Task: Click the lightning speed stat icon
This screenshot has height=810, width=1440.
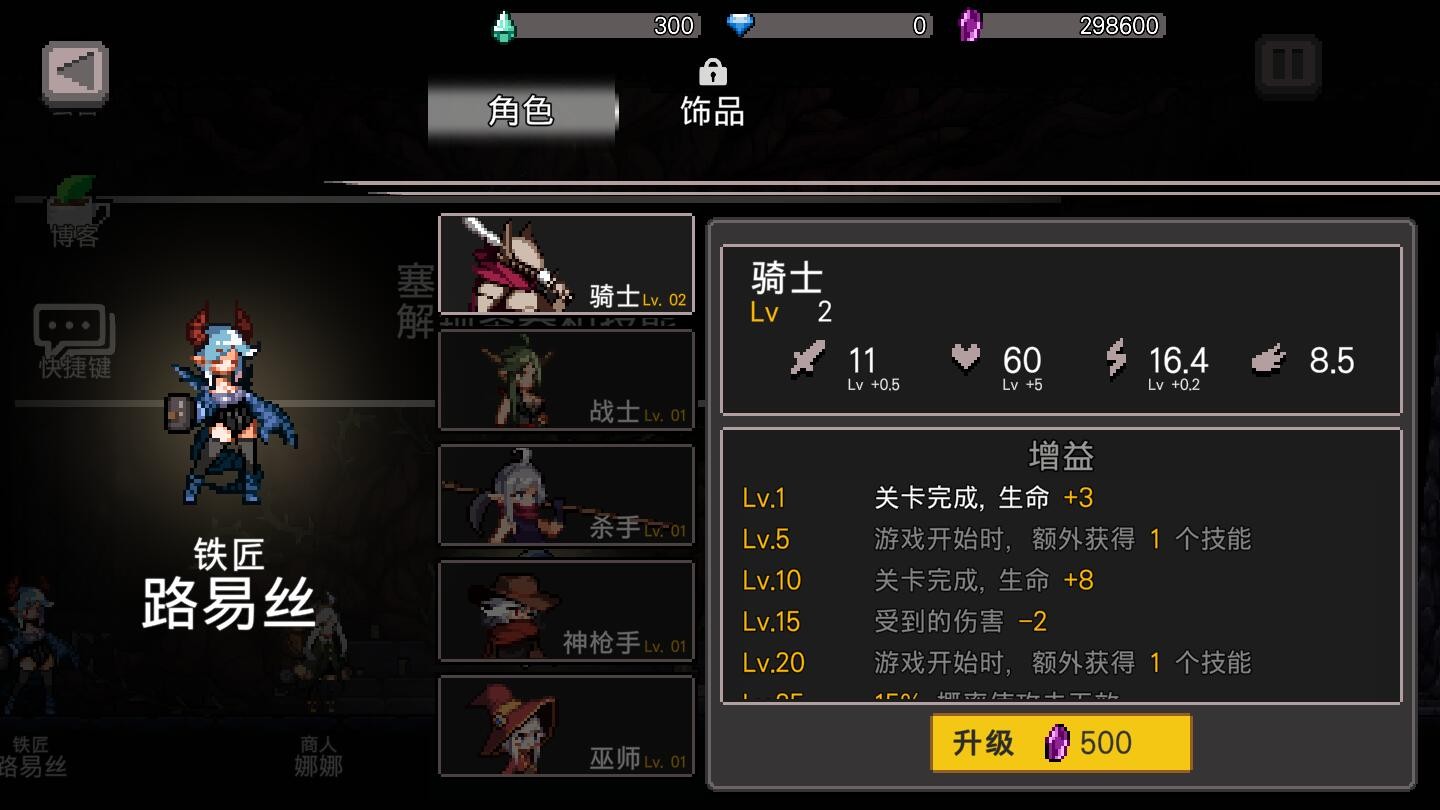Action: 1118,360
